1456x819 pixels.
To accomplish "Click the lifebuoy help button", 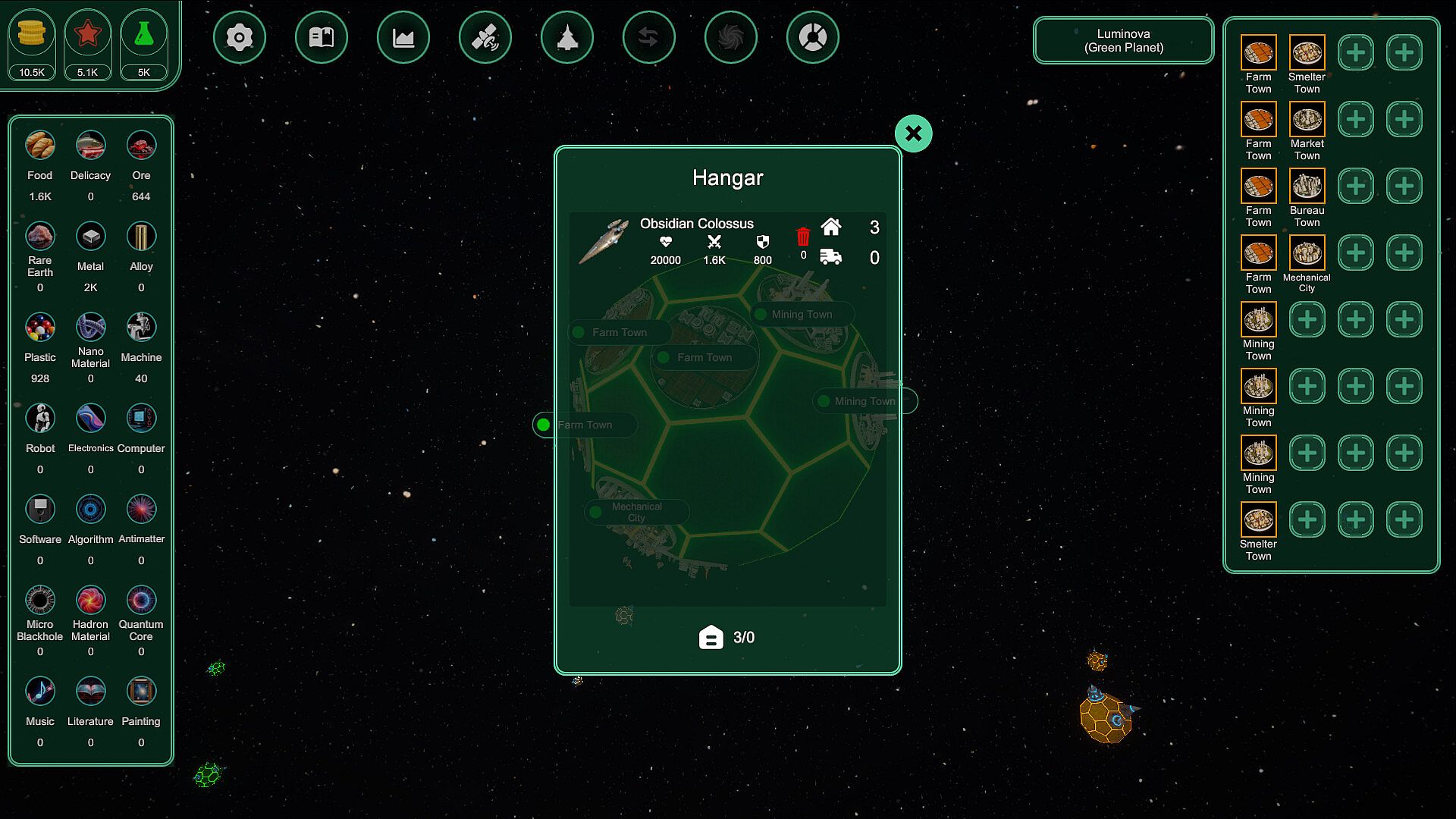I will point(813,37).
